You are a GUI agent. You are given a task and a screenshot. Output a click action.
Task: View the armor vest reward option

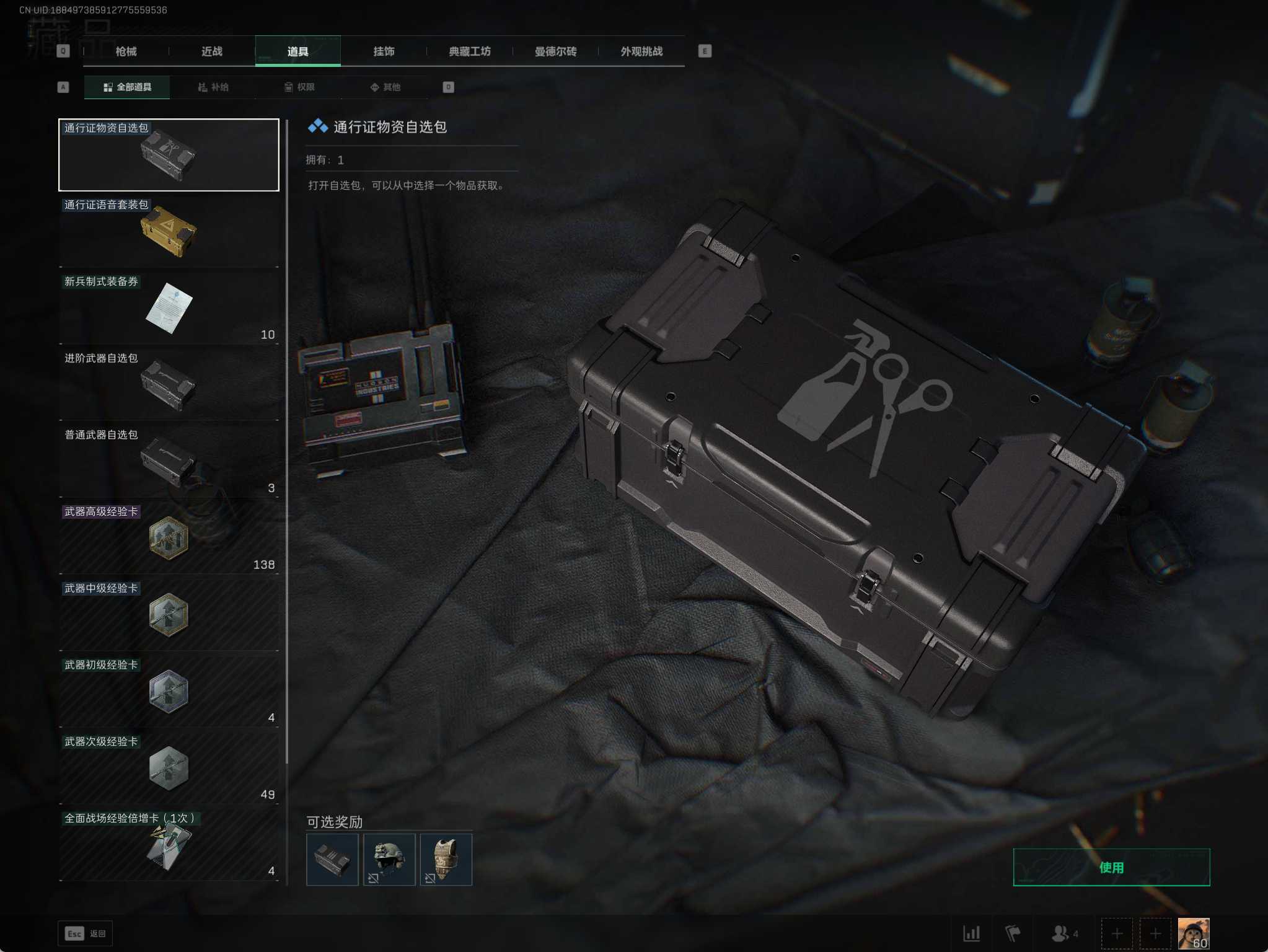[x=446, y=860]
